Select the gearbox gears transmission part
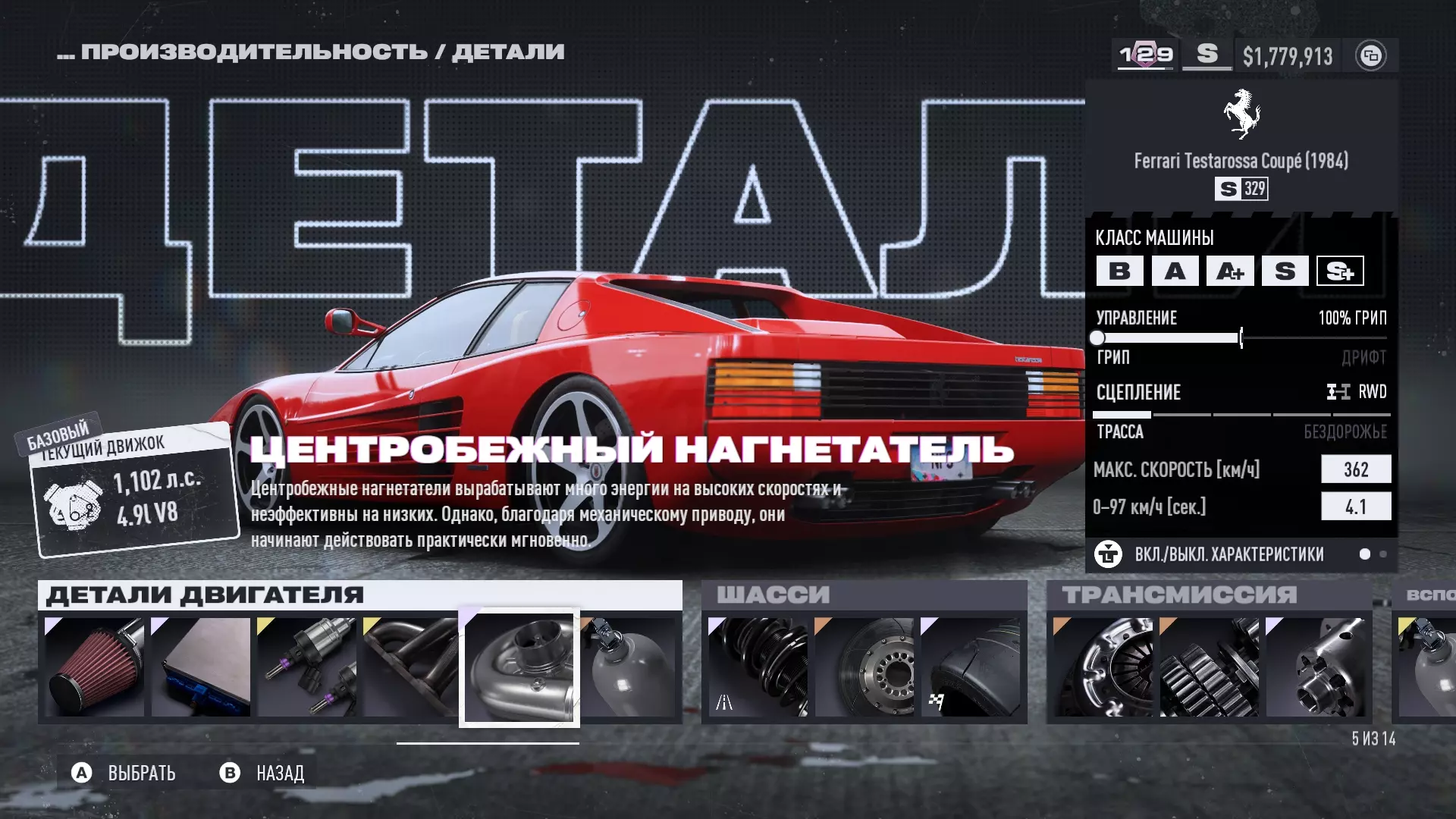 point(1209,667)
